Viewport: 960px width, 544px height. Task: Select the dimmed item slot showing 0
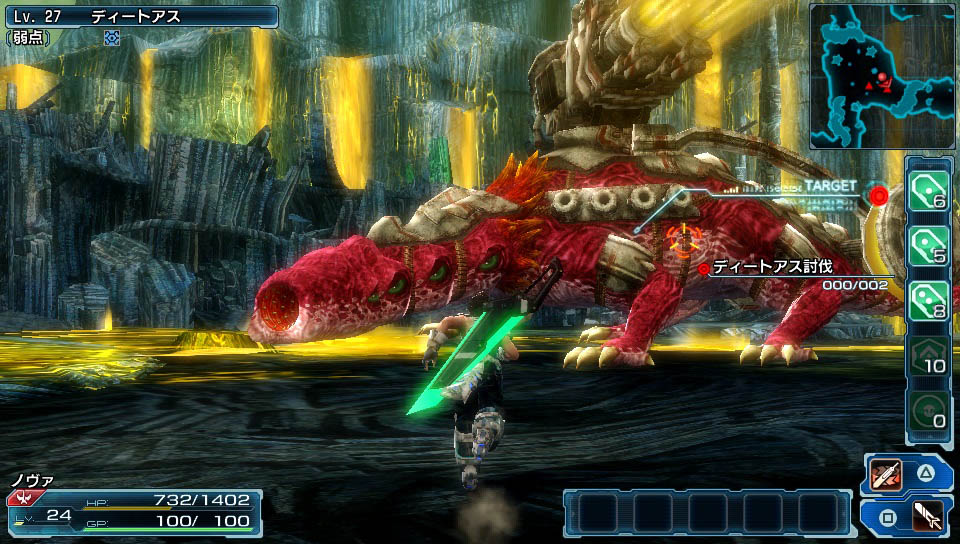pos(929,411)
